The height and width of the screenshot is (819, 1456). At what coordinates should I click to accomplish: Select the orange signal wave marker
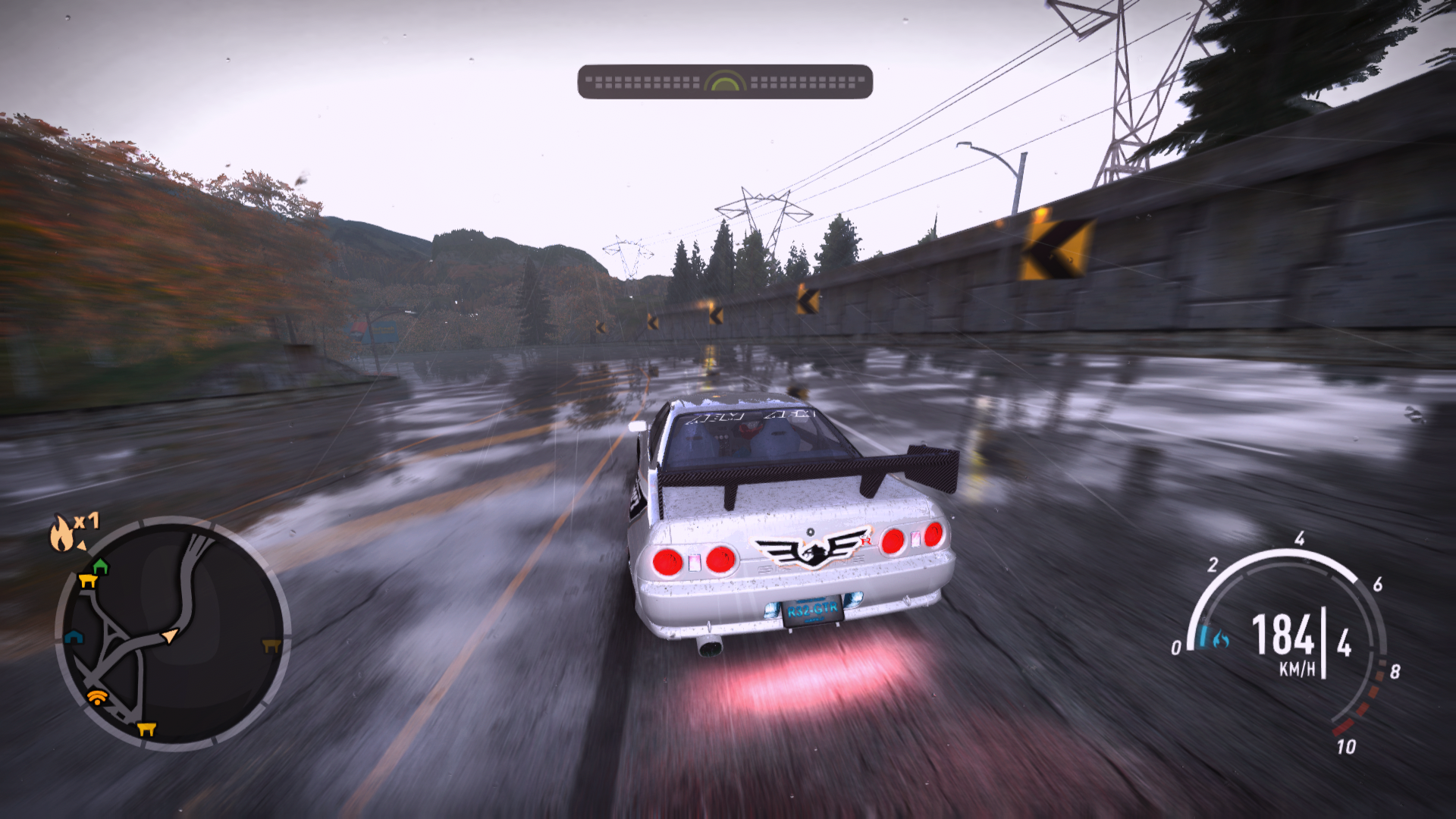click(x=96, y=697)
